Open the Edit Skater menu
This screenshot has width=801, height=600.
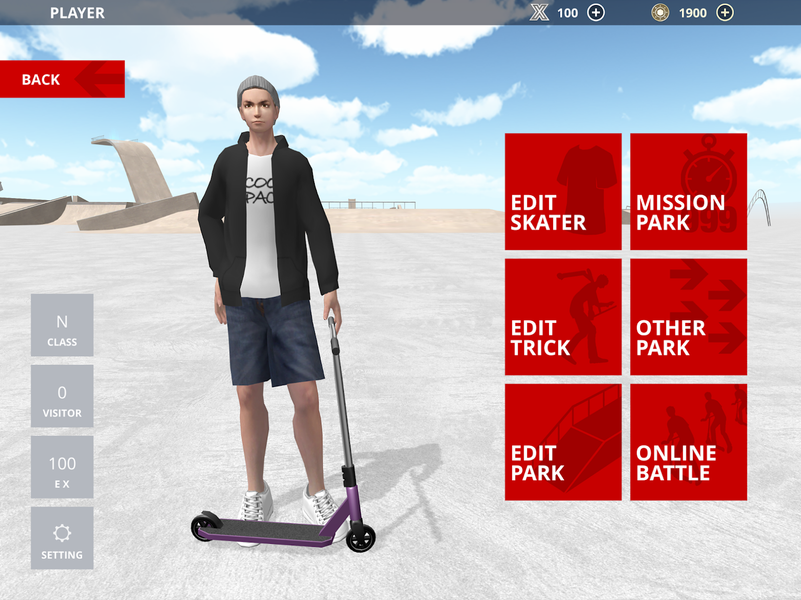click(563, 191)
